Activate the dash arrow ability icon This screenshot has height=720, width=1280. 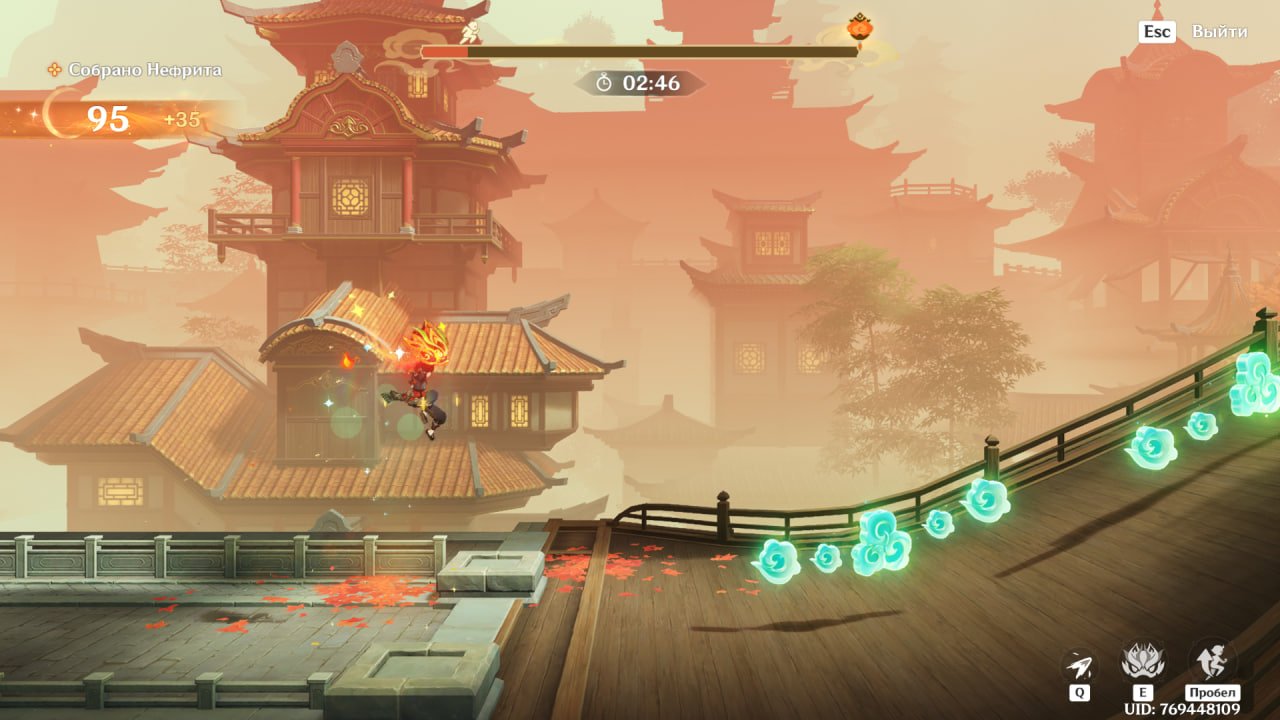tap(1078, 665)
